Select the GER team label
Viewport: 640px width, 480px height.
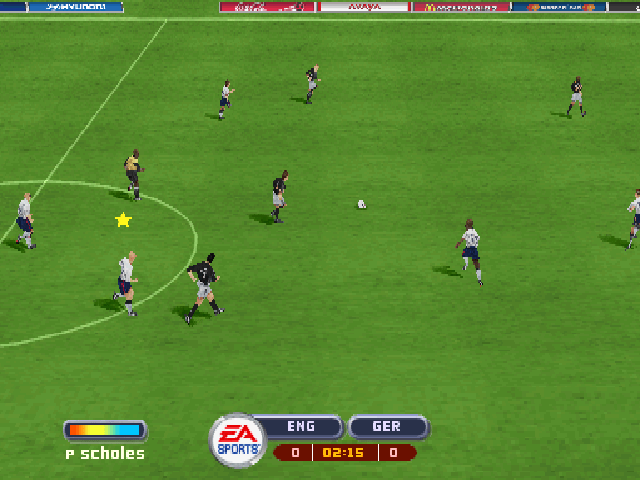click(387, 427)
